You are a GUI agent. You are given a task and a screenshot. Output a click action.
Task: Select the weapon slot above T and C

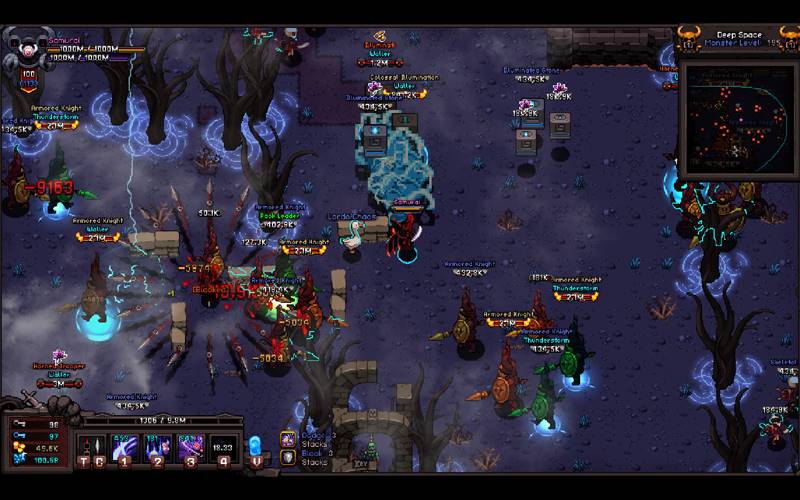coord(91,445)
